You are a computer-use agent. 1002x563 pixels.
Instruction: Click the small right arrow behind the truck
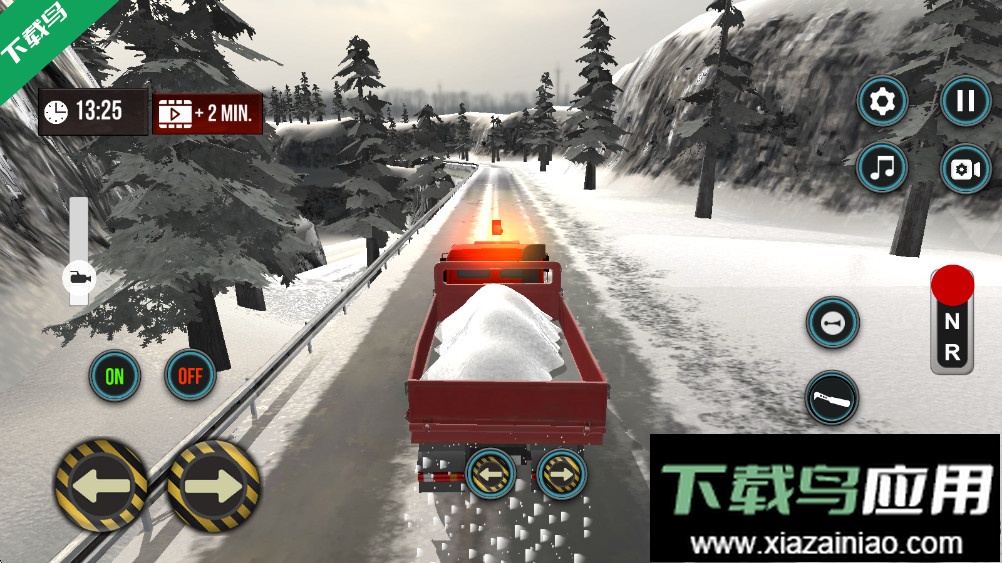pyautogui.click(x=562, y=473)
